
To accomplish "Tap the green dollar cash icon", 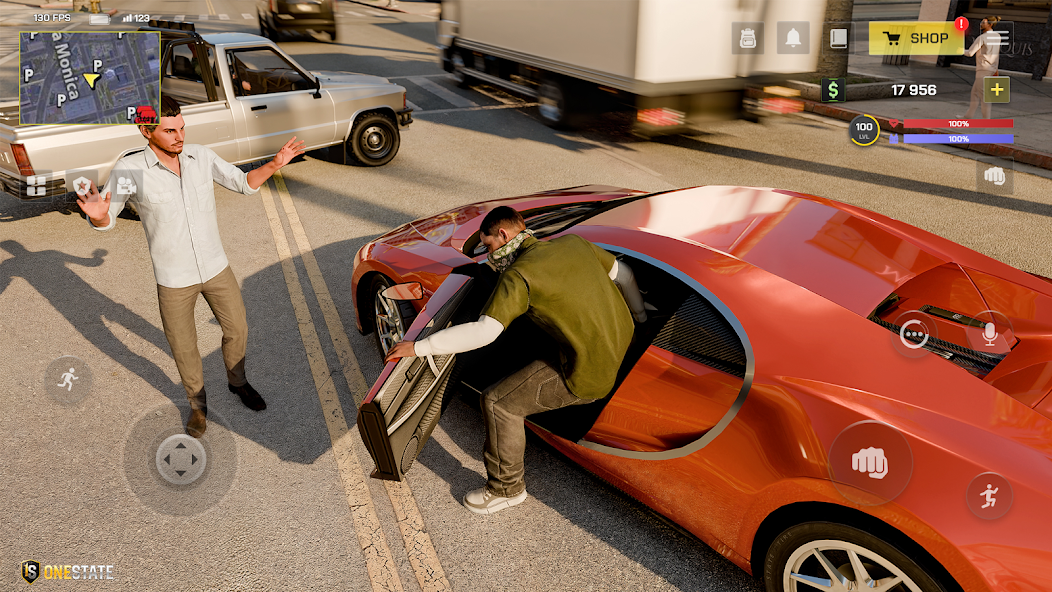I will (832, 90).
